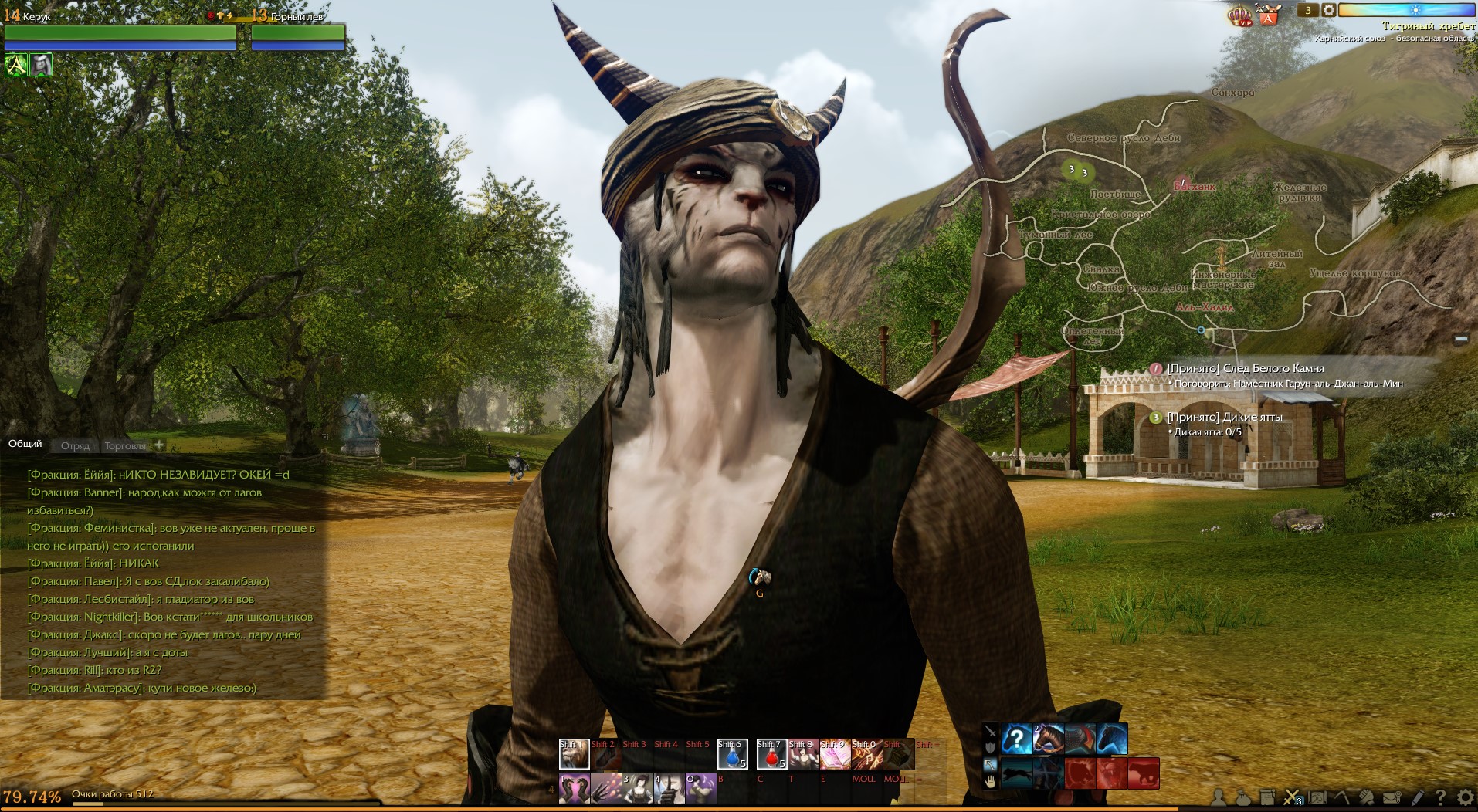Select the След Белого Камня quest entry
The width and height of the screenshot is (1478, 812).
[x=1245, y=368]
